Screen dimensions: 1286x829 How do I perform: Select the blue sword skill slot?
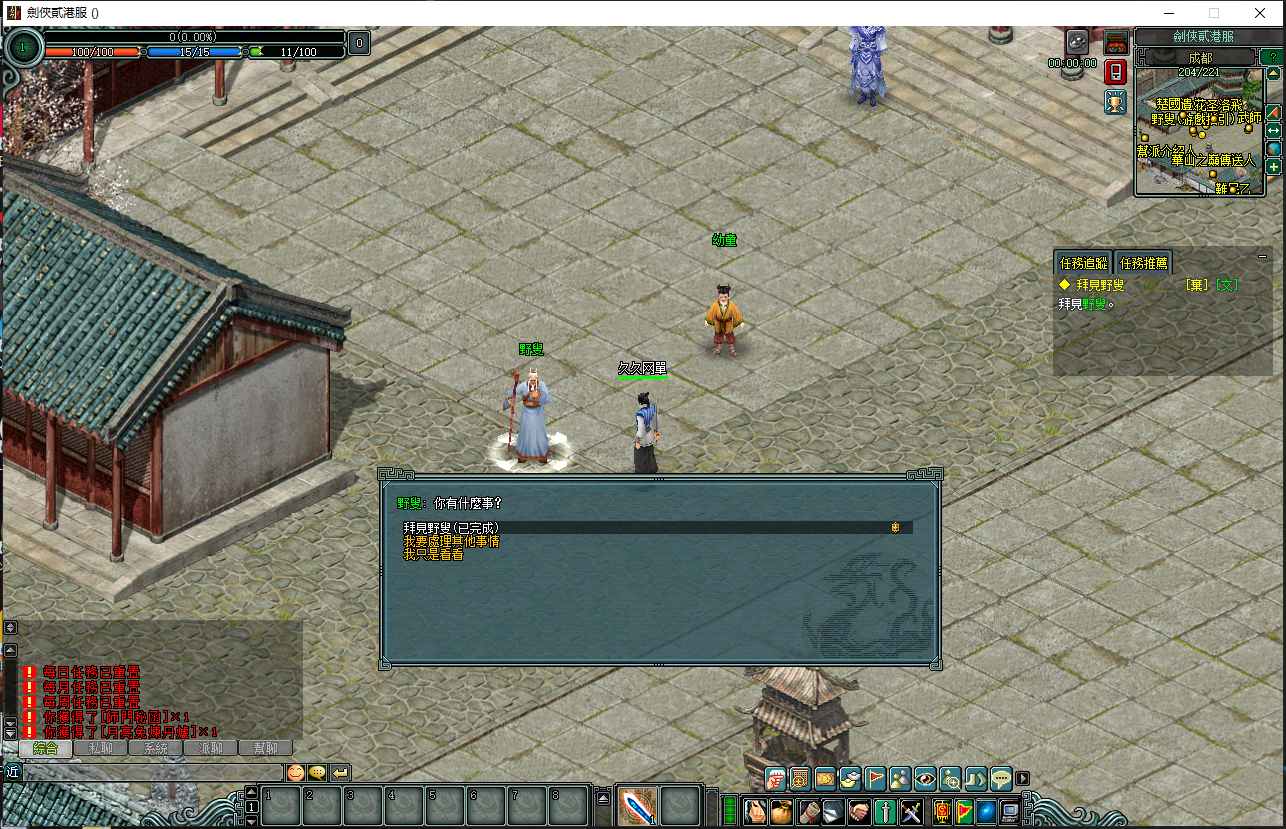636,806
